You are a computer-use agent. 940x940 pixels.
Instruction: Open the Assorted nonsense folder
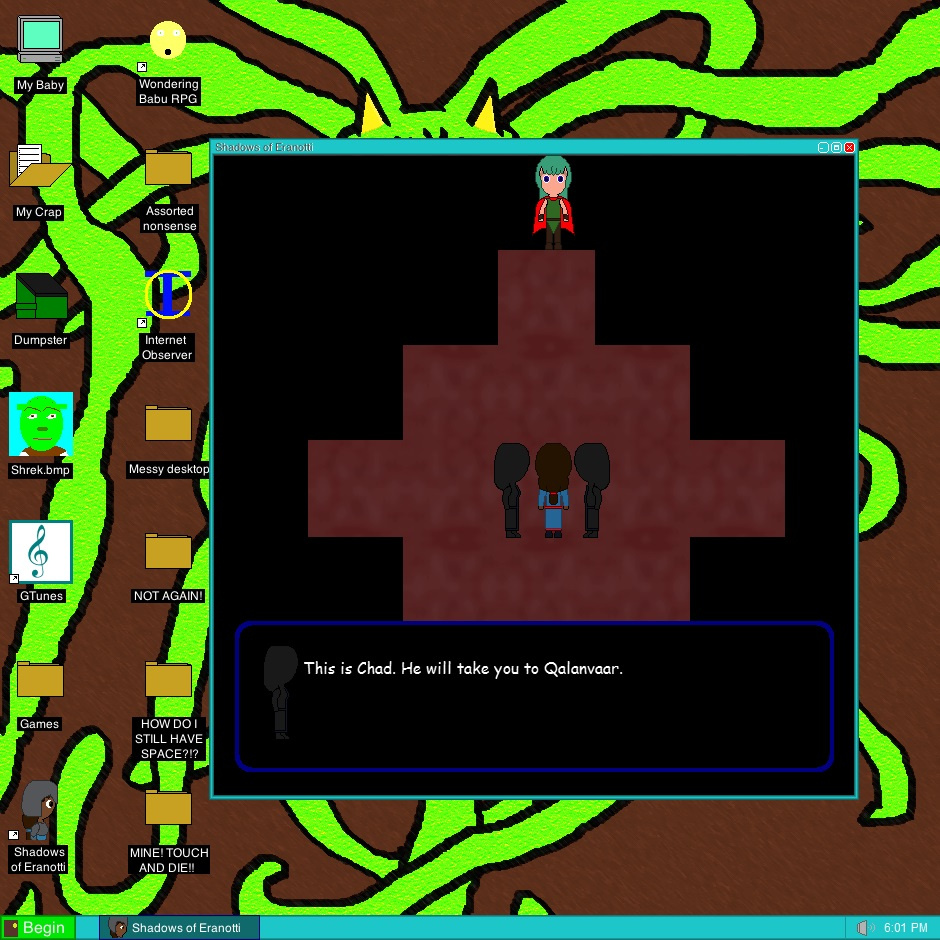pos(168,168)
